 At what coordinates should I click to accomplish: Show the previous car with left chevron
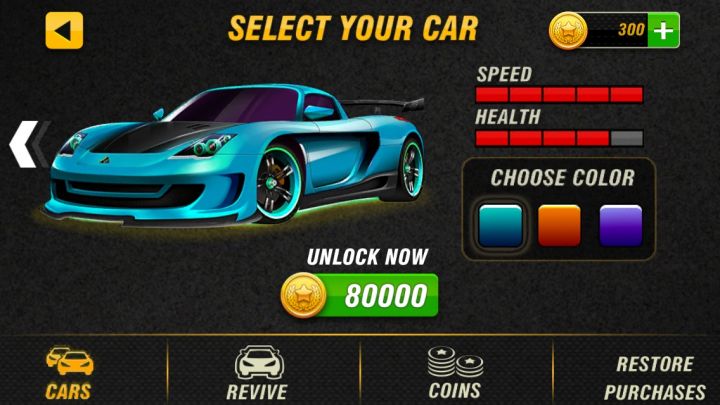click(x=23, y=144)
